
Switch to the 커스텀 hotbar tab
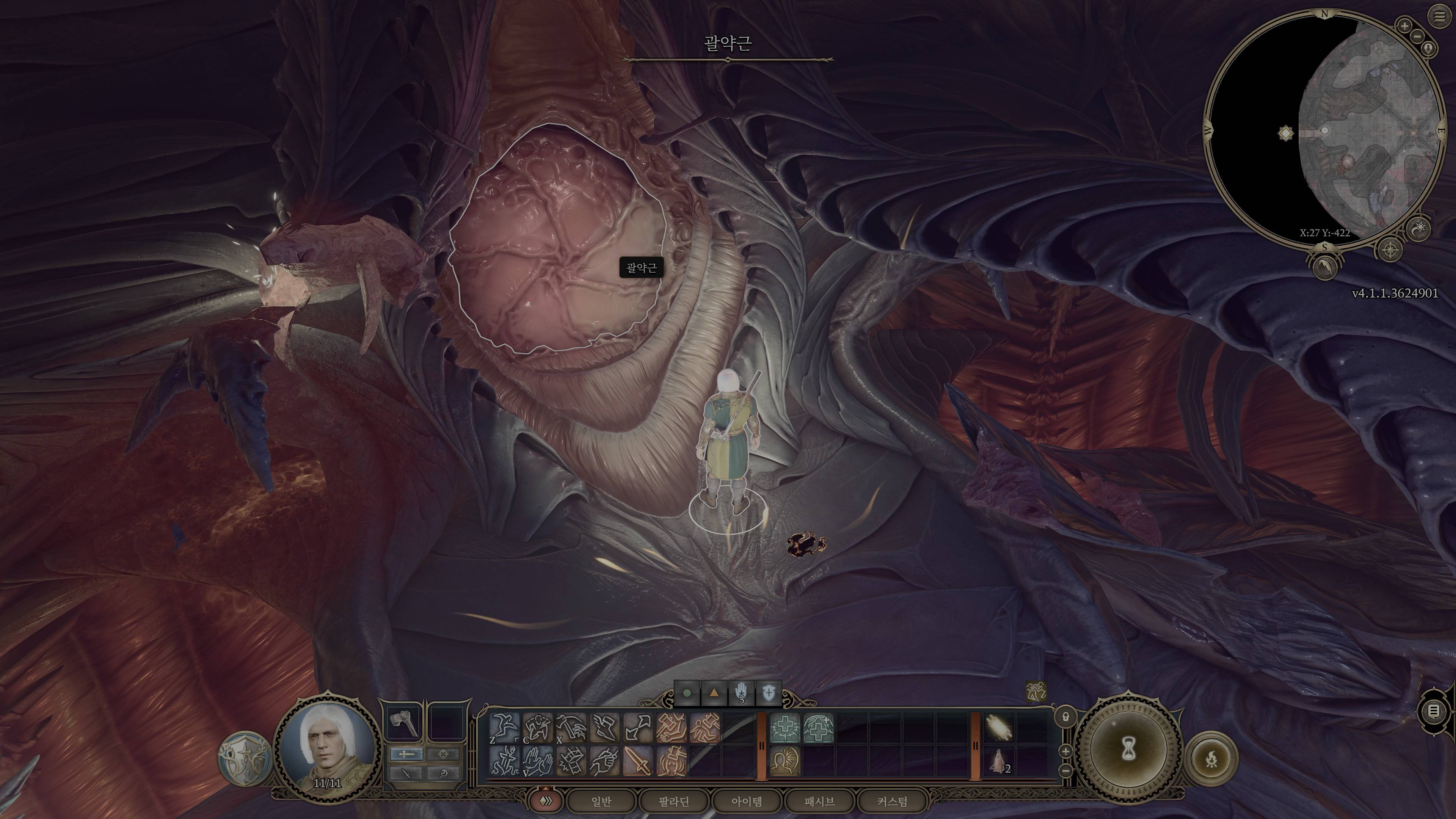click(x=893, y=802)
